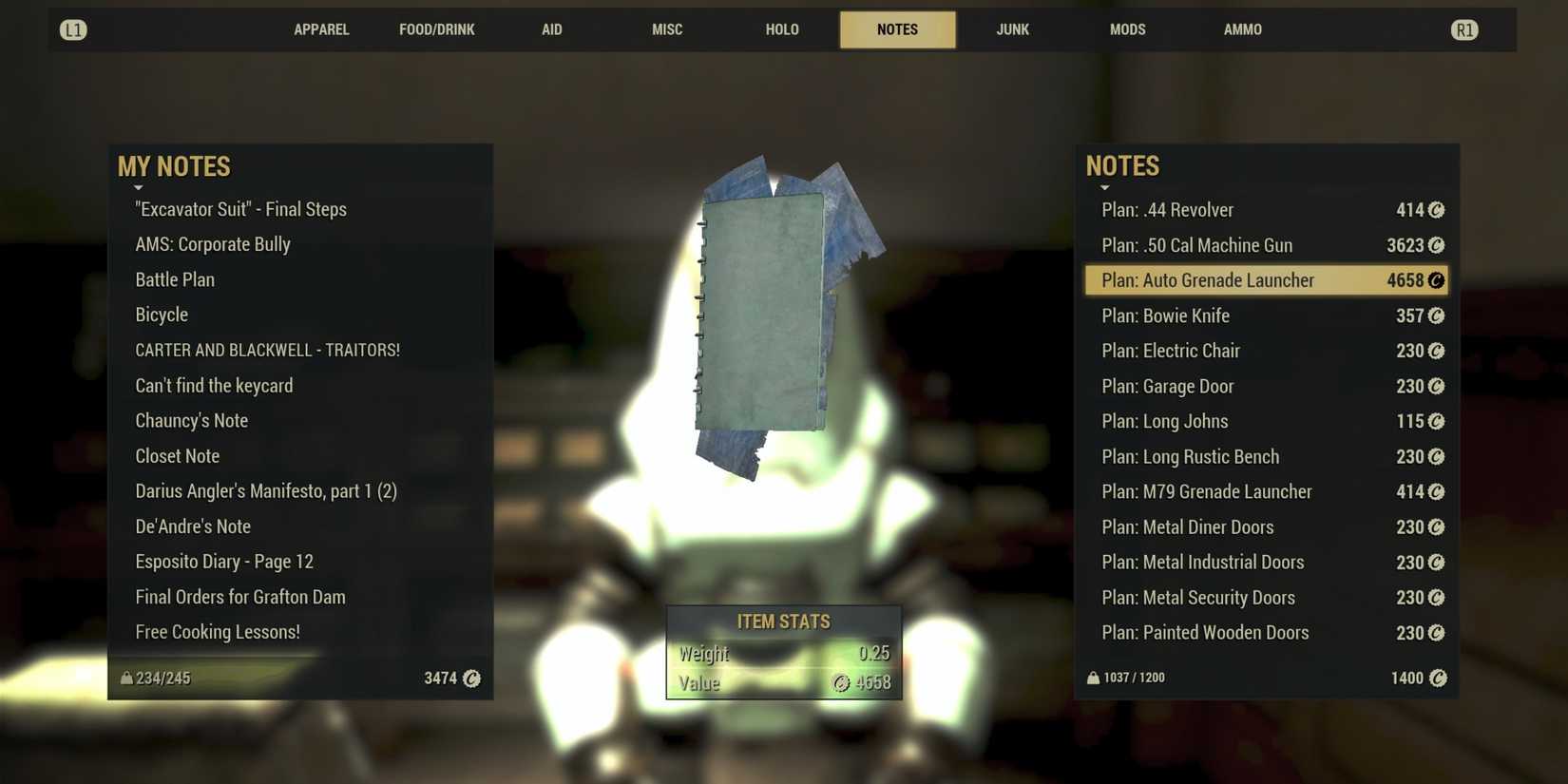Click the caps icon in the Item Stats Value row
The image size is (1568, 784).
pos(842,681)
